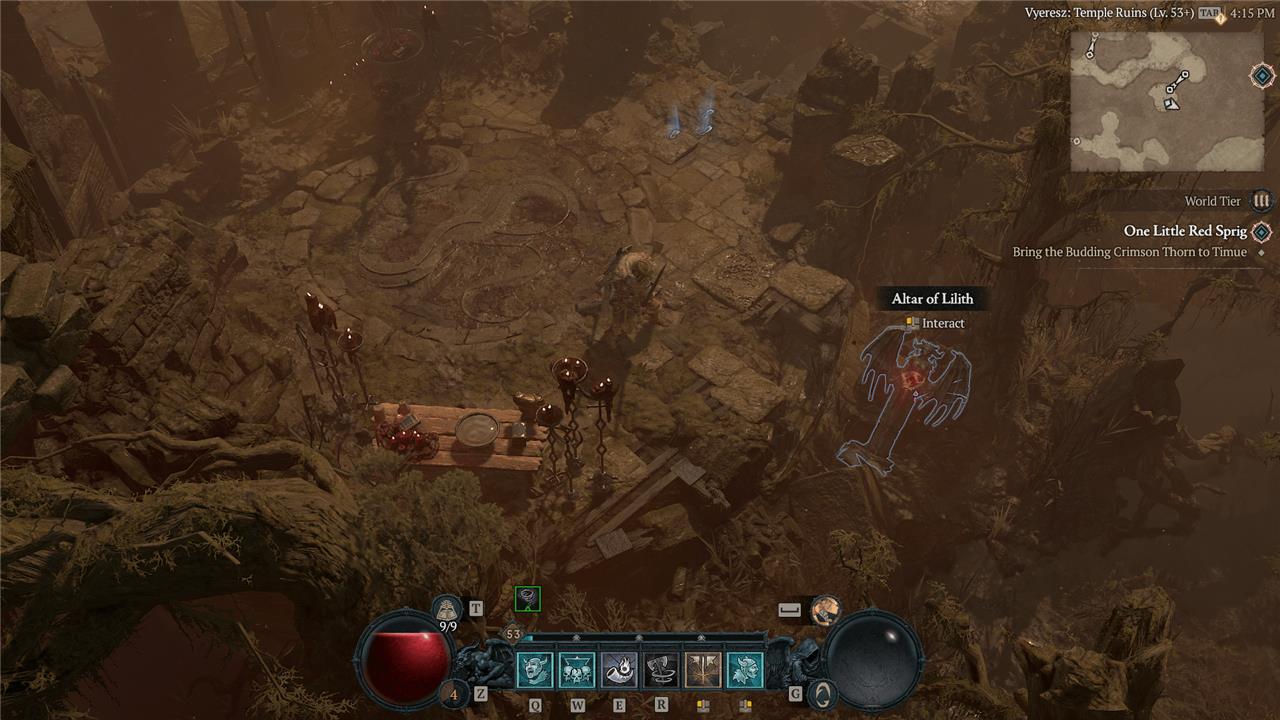
Task: Drink a healing potion from the potion counter
Action: pos(454,693)
